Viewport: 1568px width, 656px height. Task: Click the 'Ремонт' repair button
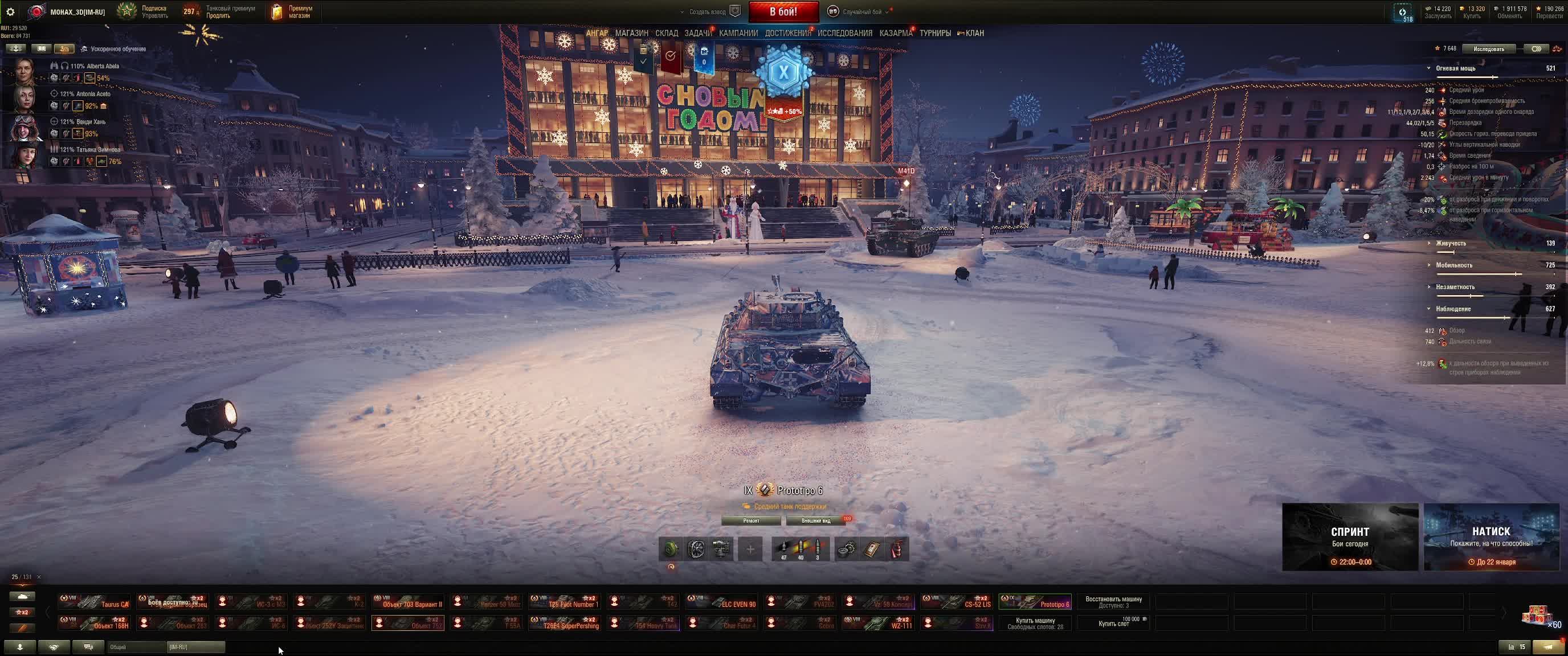coord(751,521)
